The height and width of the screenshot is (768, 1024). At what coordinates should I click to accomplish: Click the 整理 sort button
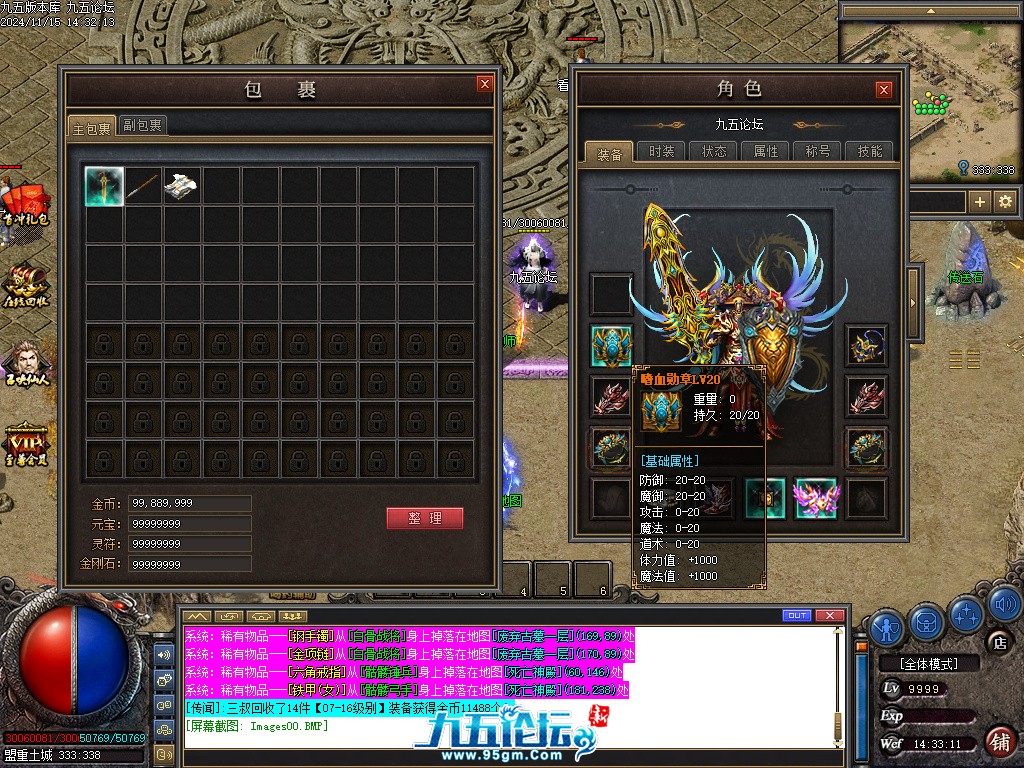pos(425,518)
